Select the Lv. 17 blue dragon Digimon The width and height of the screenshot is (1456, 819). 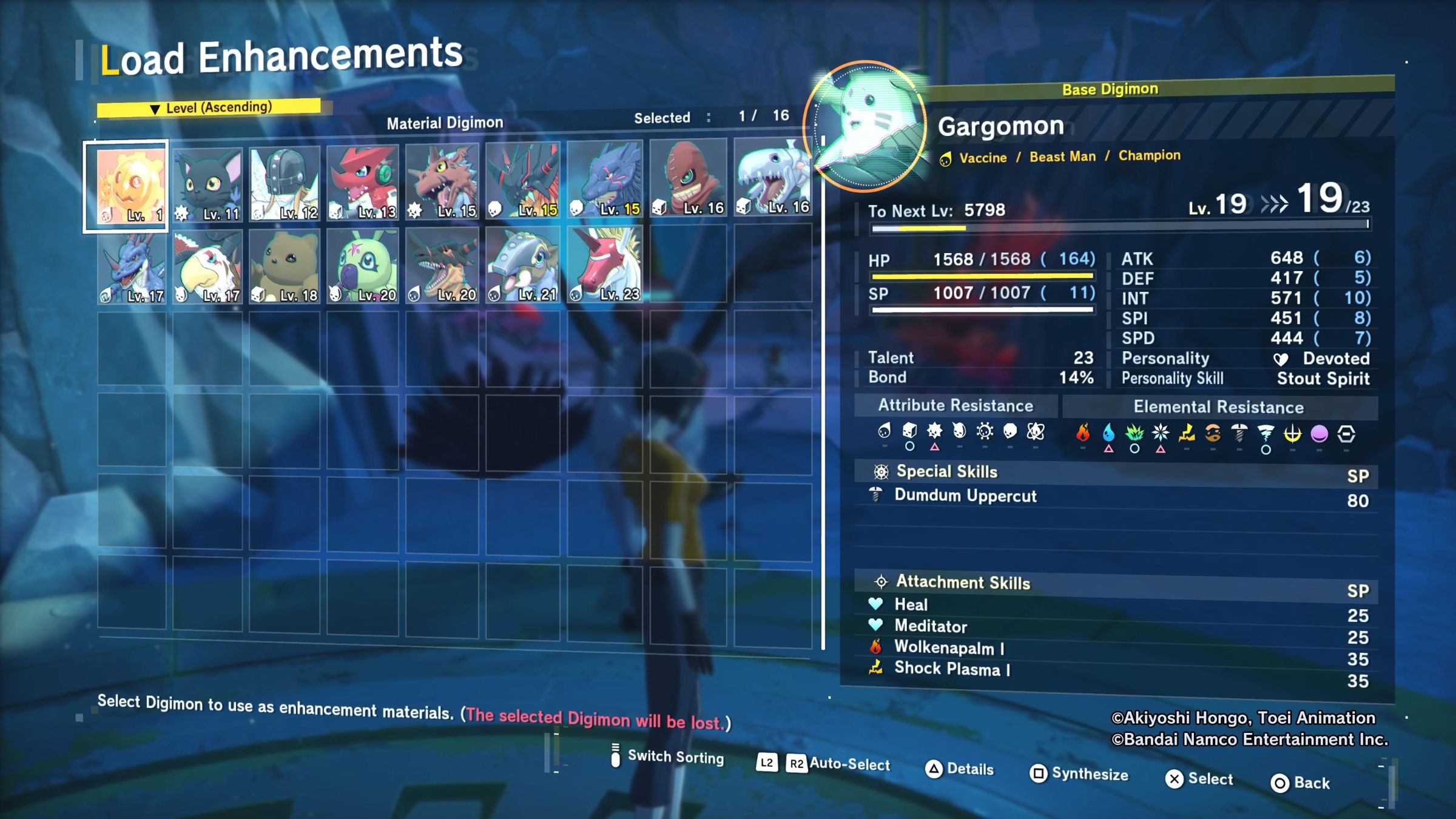pos(132,268)
